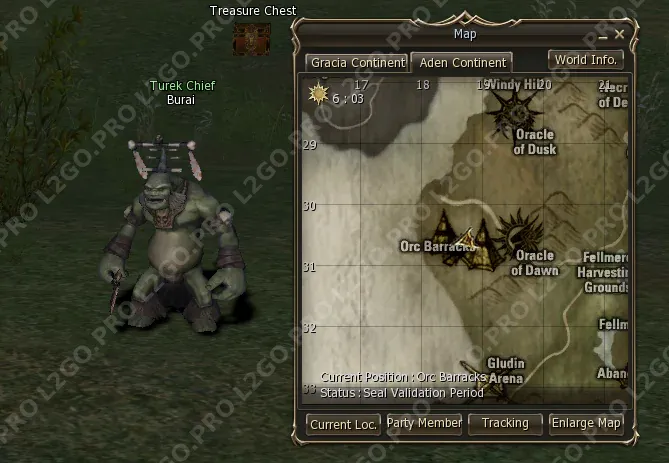Activate the Tracking button

[505, 423]
